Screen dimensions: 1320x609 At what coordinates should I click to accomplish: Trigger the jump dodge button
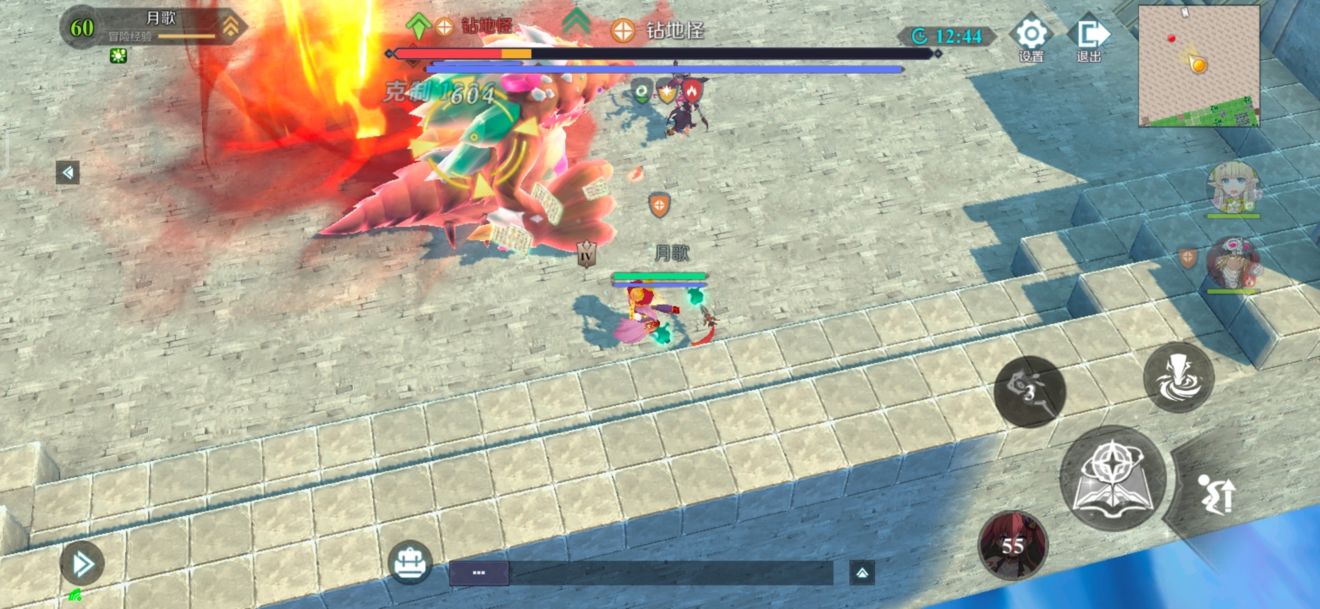pyautogui.click(x=1216, y=494)
